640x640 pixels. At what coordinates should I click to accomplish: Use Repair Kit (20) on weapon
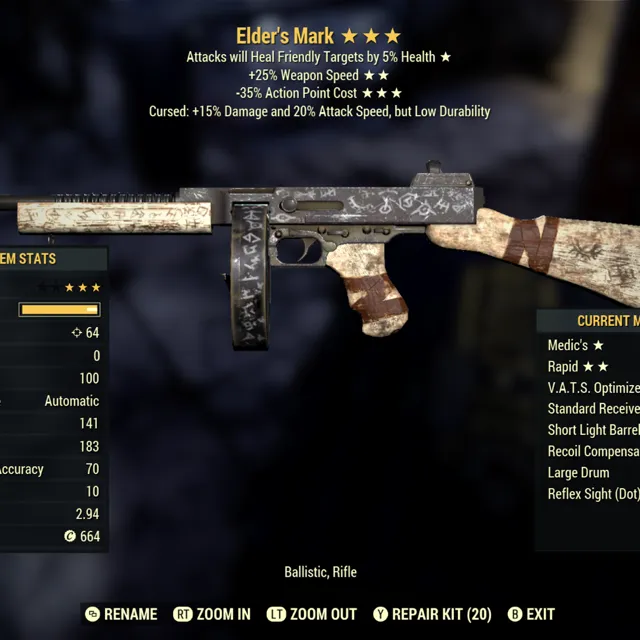pos(432,614)
